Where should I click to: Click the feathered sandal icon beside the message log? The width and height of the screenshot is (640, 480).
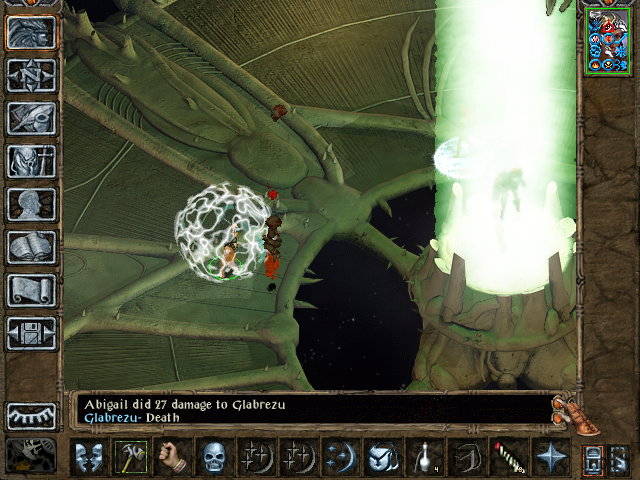pos(569,409)
